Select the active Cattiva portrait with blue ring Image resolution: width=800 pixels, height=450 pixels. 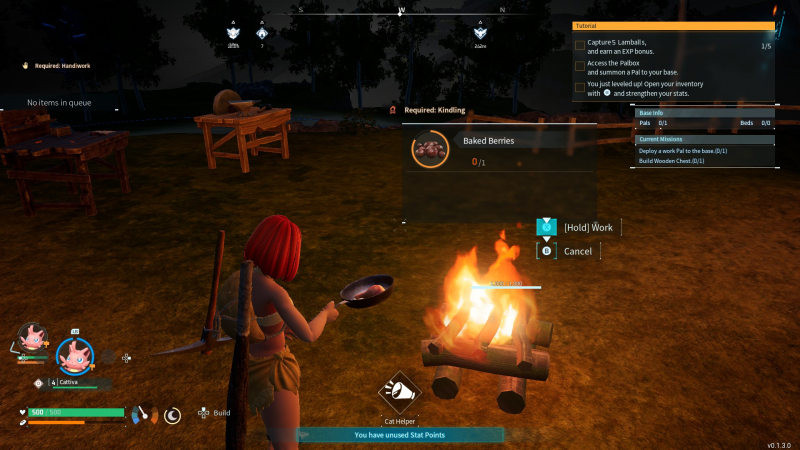click(x=74, y=353)
